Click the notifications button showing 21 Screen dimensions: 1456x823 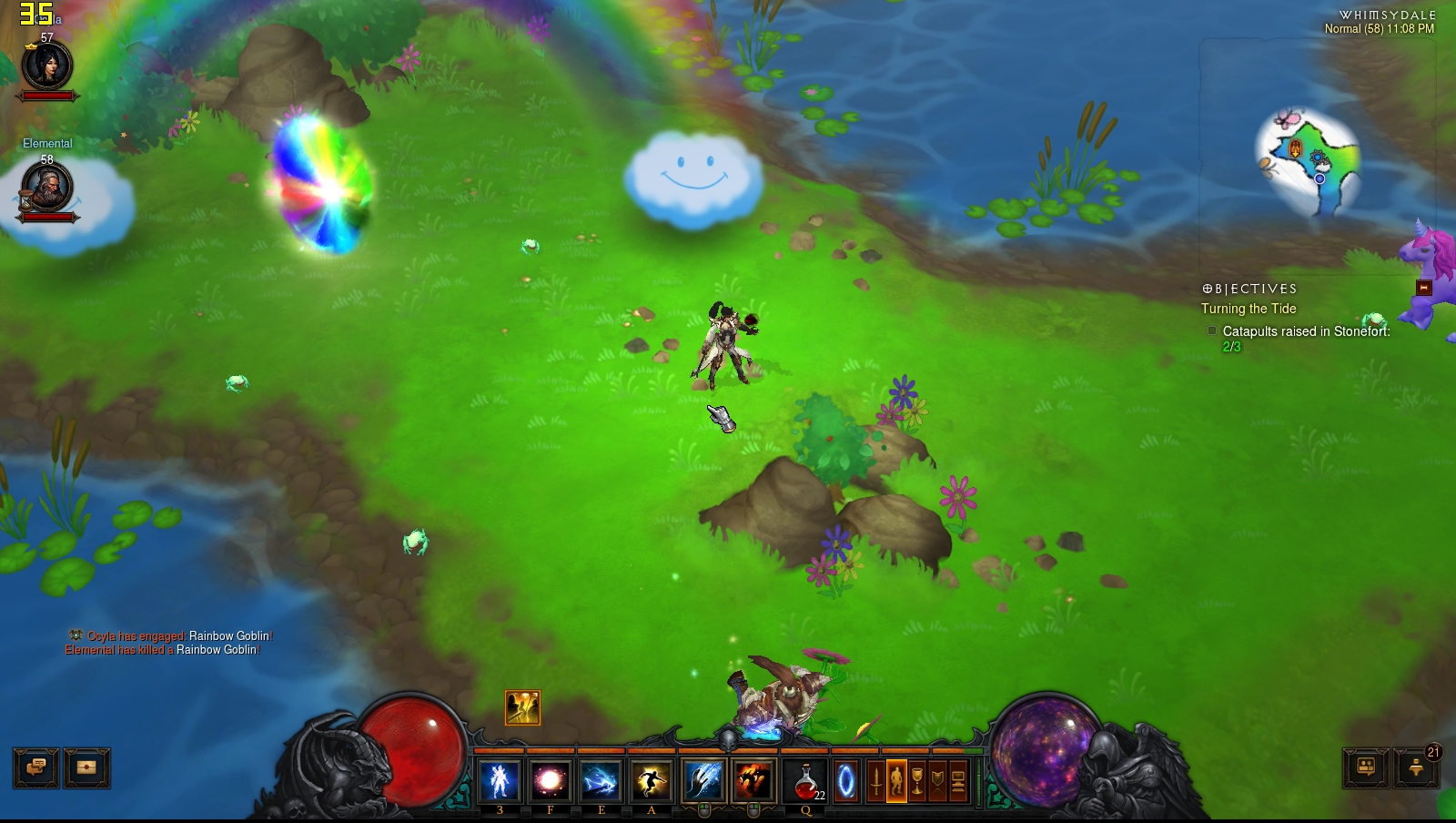(x=1417, y=767)
